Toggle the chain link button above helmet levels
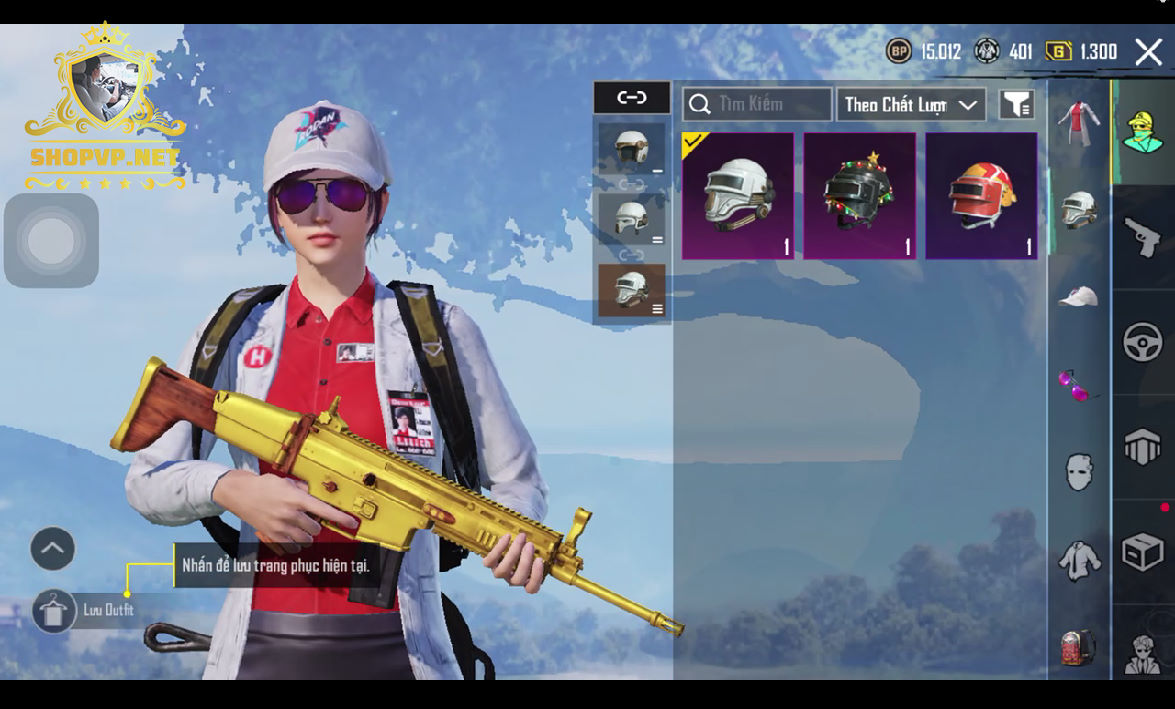 tap(632, 97)
